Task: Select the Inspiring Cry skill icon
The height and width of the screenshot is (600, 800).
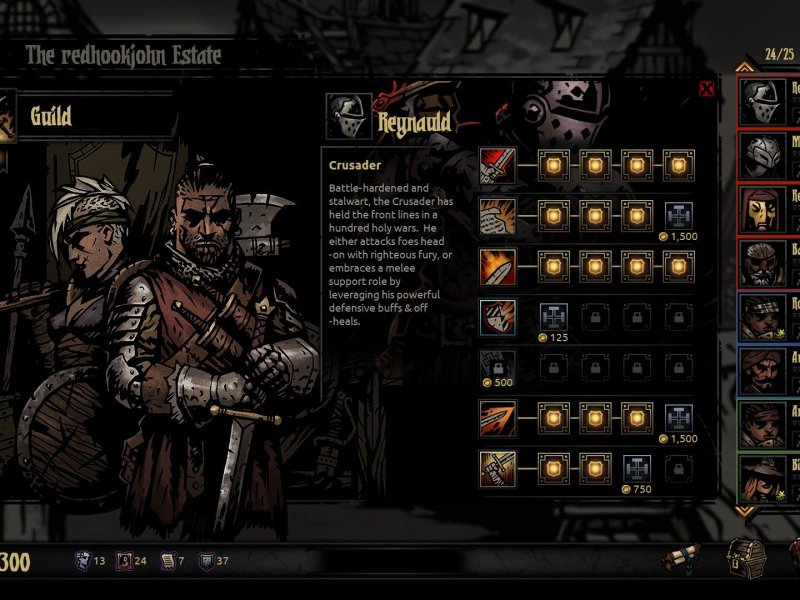Action: tap(497, 467)
